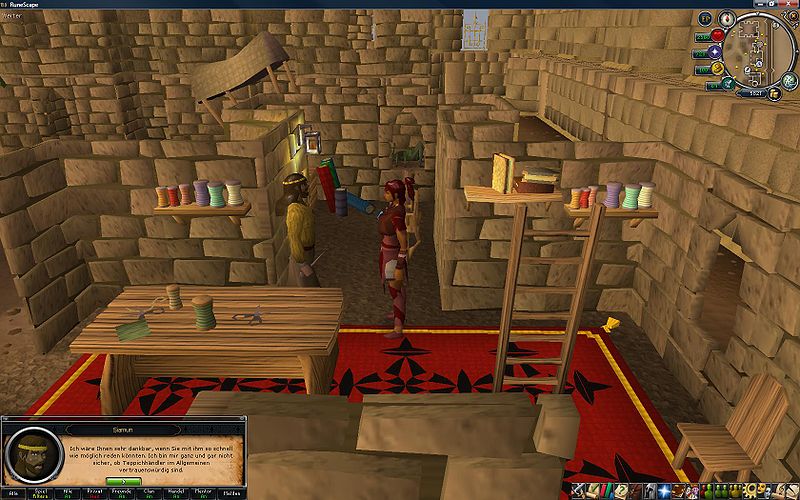Close the RuneScape window
Viewport: 800px width, 500px height.
pyautogui.click(x=788, y=5)
